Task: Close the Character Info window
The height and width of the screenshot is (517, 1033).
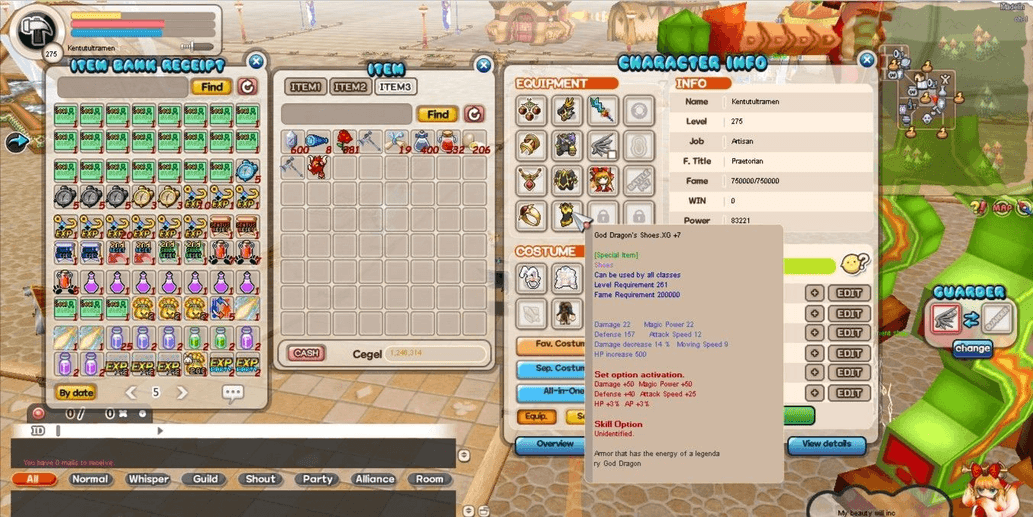Action: 867,60
